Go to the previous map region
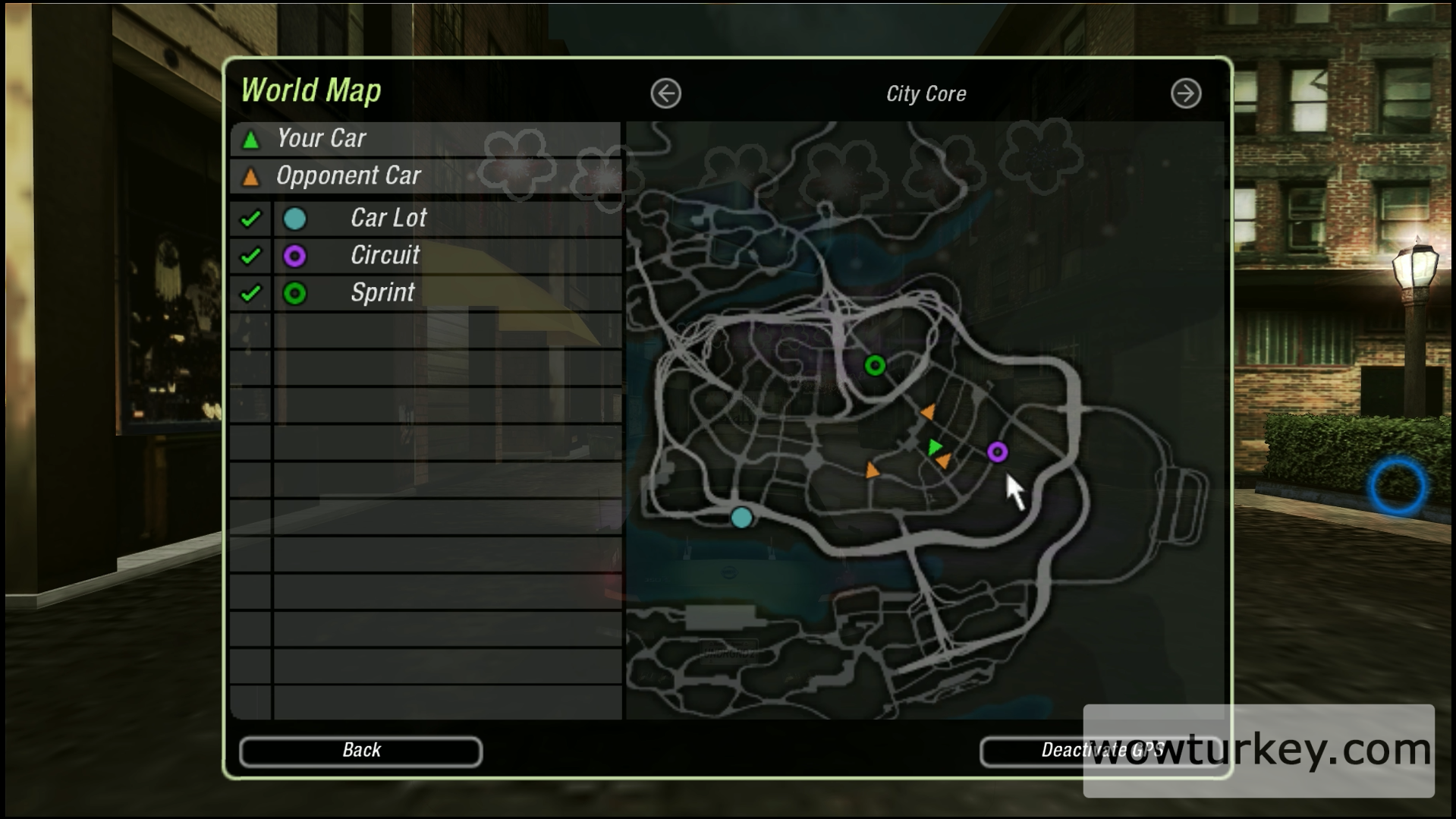1456x819 pixels. pyautogui.click(x=665, y=94)
